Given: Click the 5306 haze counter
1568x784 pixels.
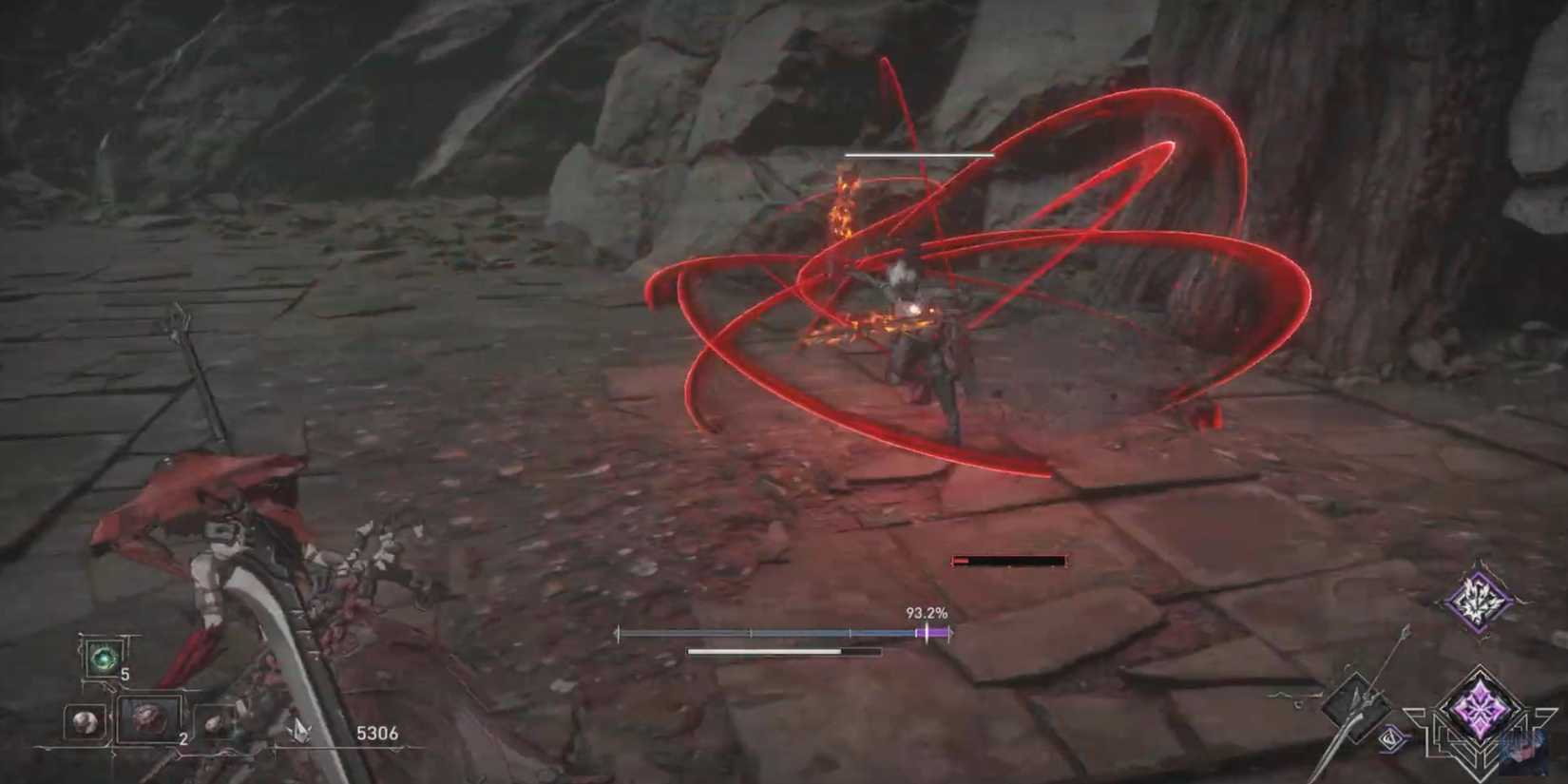Looking at the screenshot, I should tap(376, 732).
